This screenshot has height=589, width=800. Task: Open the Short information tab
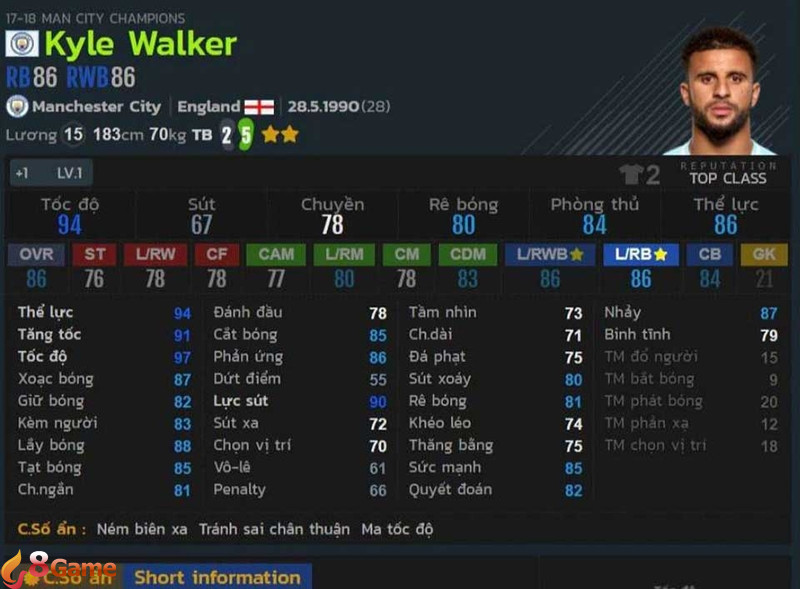(217, 577)
